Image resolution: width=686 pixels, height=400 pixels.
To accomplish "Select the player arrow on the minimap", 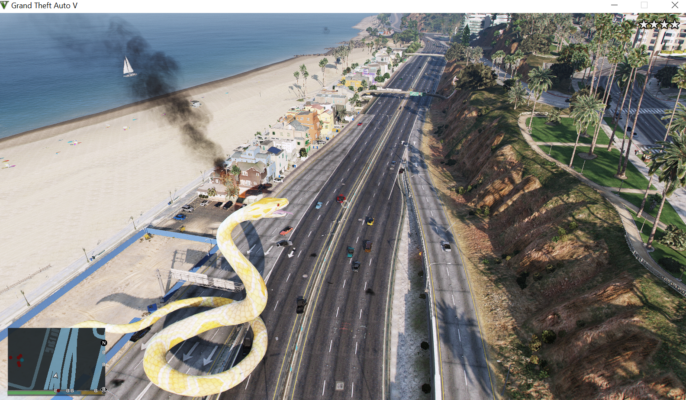I will point(56,377).
